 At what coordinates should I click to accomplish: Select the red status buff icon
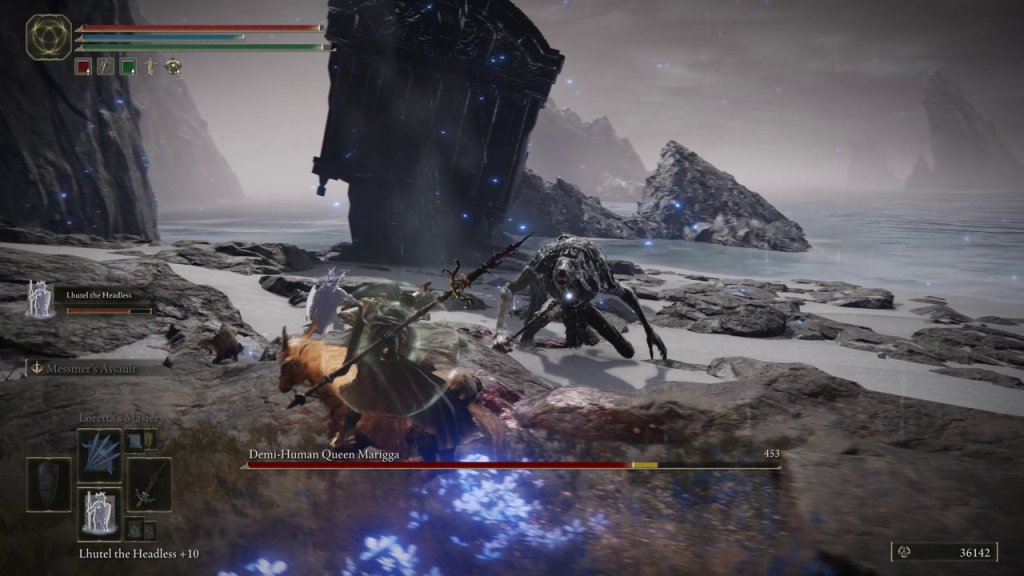coord(84,67)
